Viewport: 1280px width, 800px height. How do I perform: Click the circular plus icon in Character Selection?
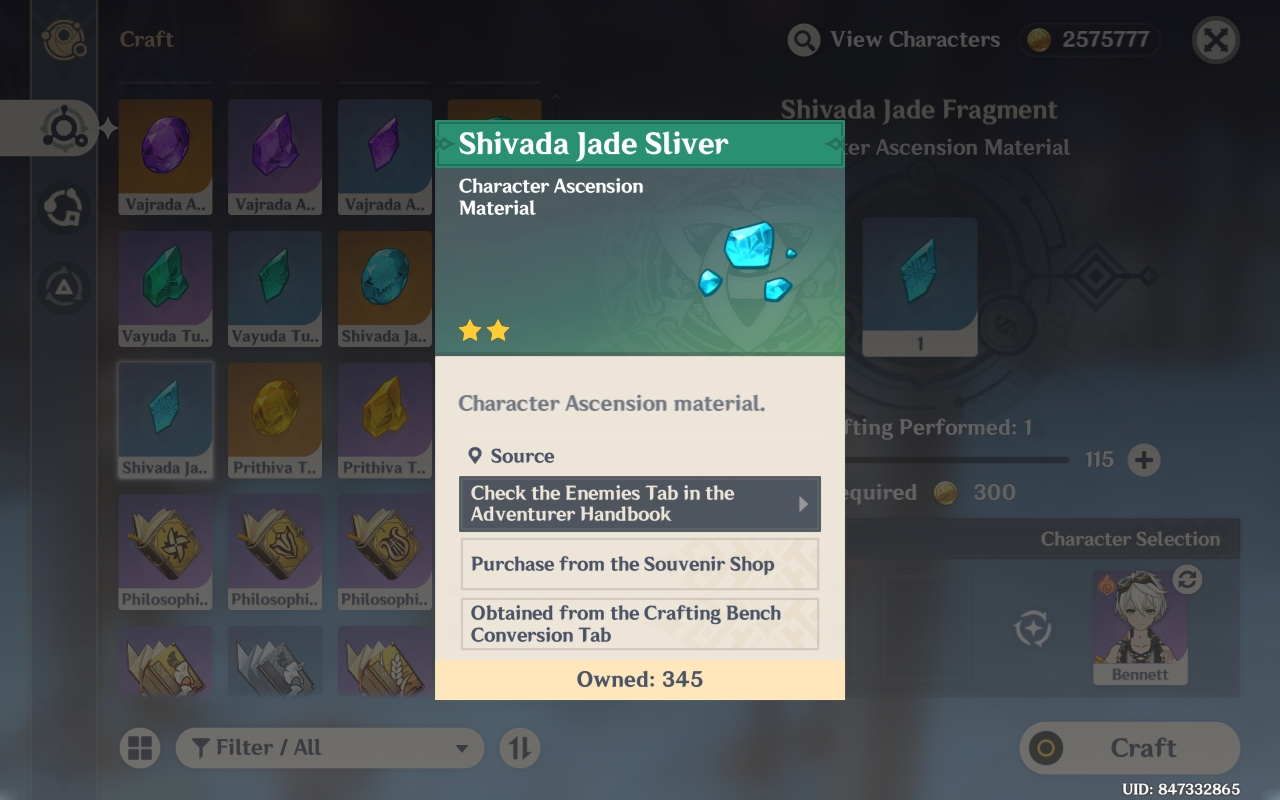1034,629
